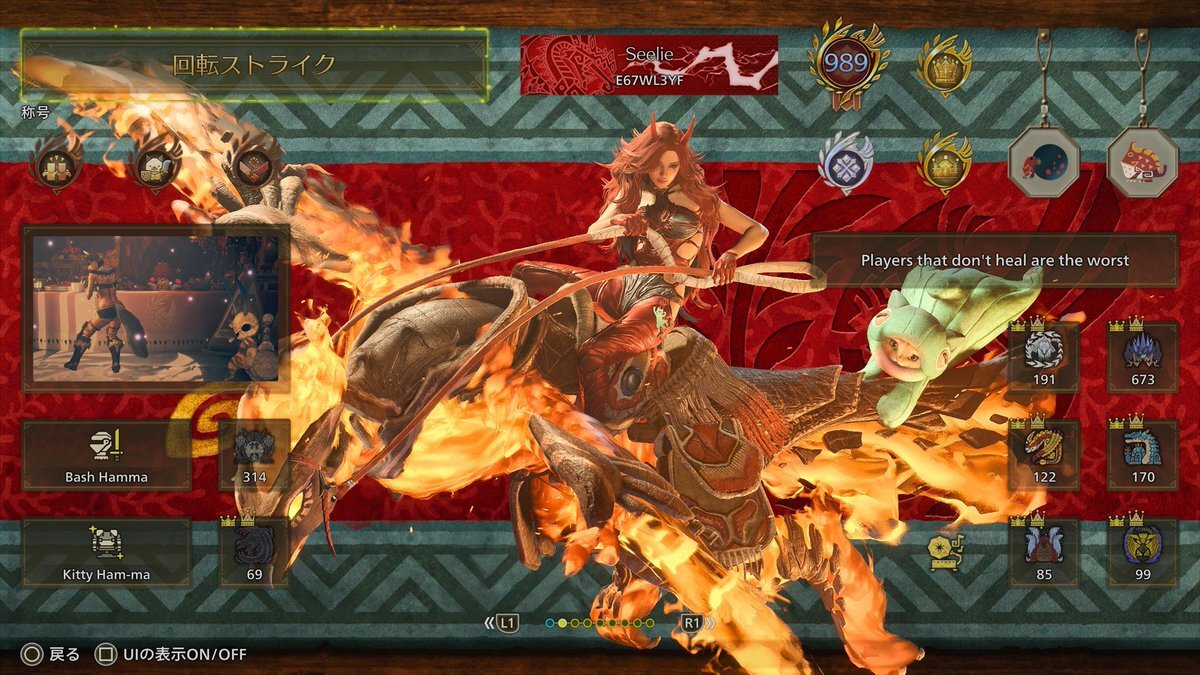Select the Kitty Ham-ma Palico panel
This screenshot has width=1200, height=675.
[x=106, y=553]
